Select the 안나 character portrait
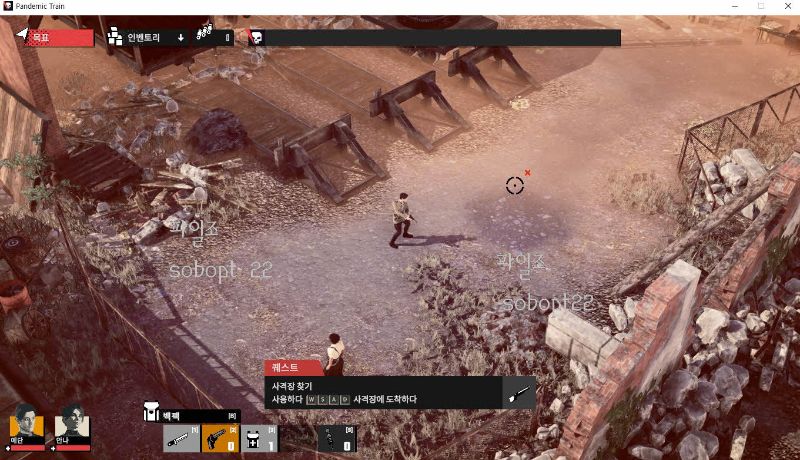This screenshot has height=460, width=800. [x=73, y=424]
